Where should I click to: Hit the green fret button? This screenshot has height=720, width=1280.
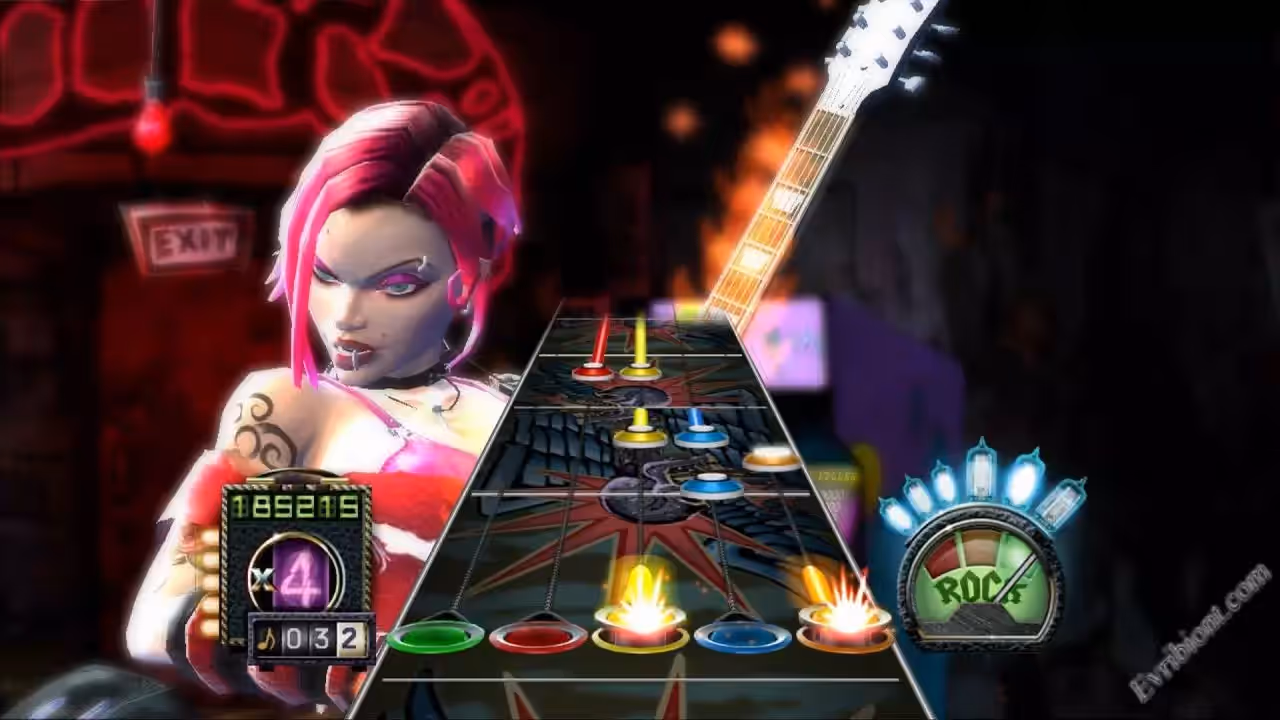(x=436, y=635)
